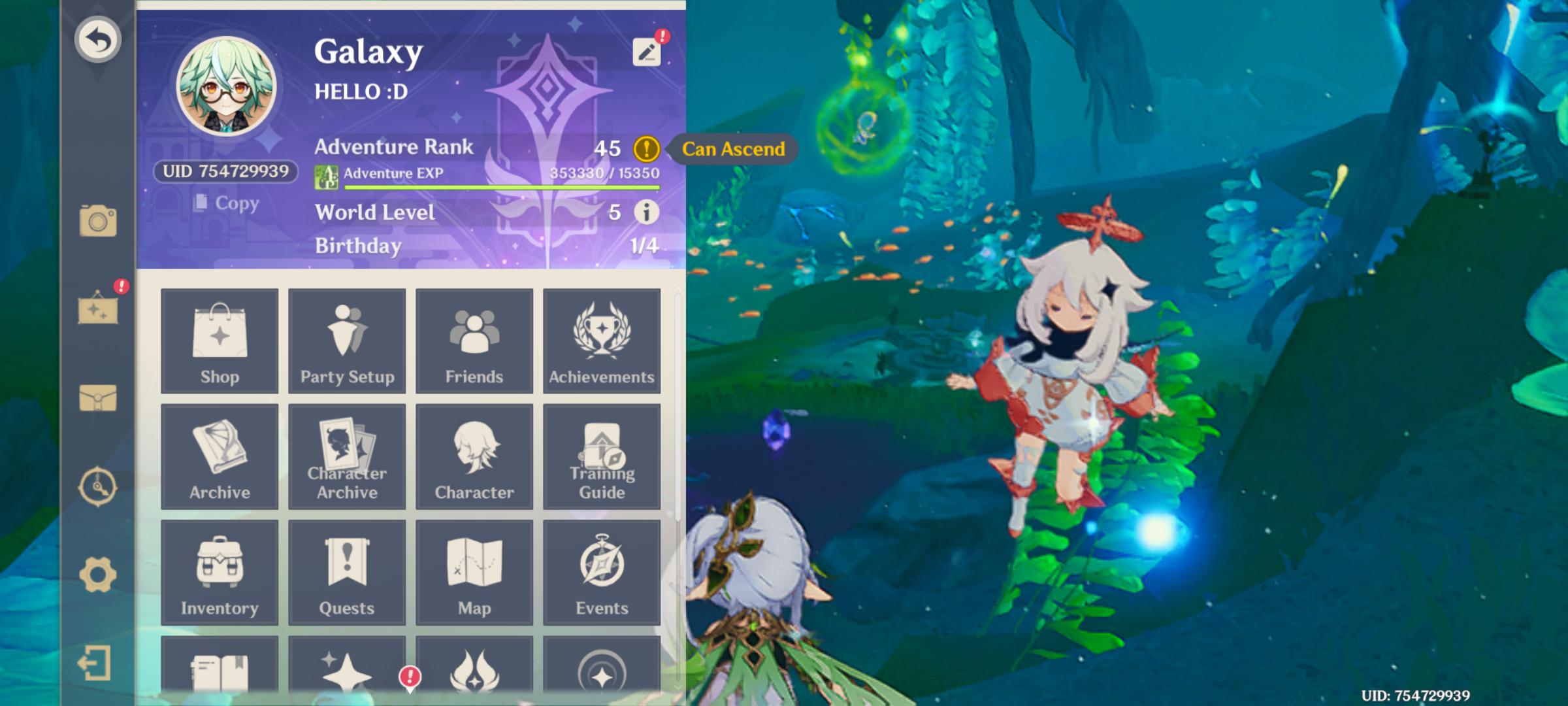This screenshot has height=706, width=1568.
Task: Open the Character Archive cards
Action: 347,457
